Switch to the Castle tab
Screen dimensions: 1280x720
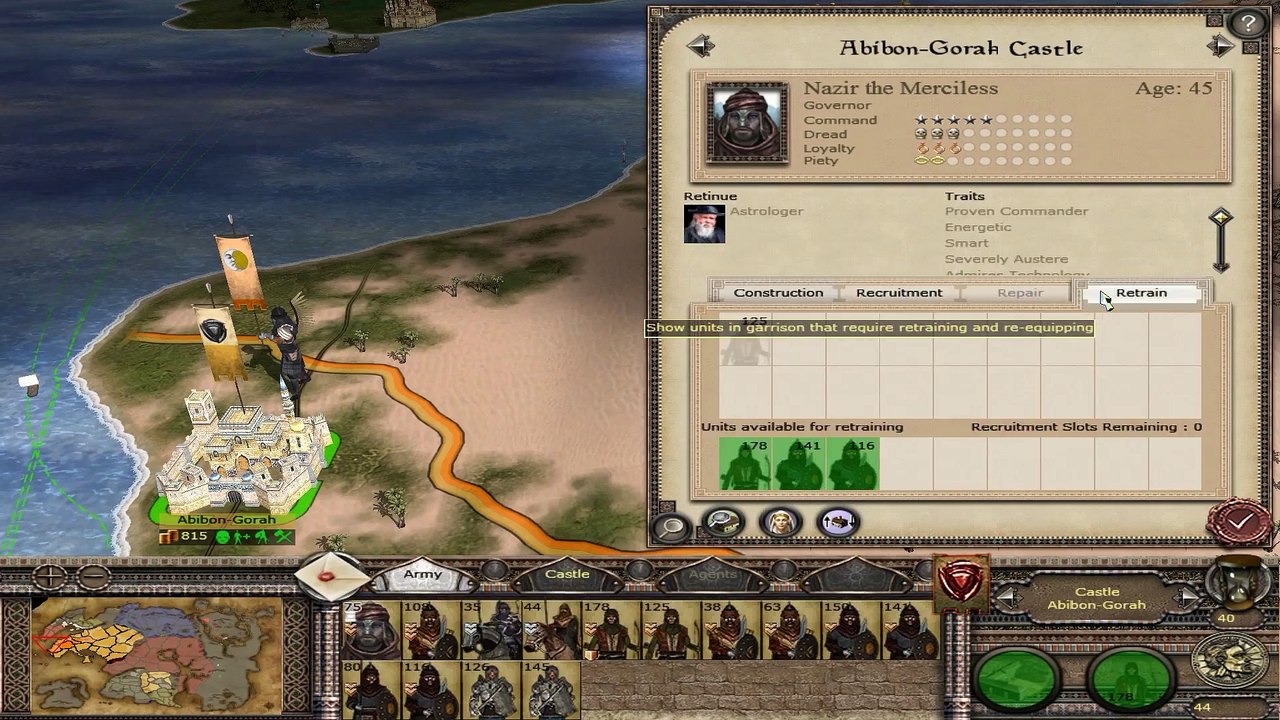(x=567, y=575)
